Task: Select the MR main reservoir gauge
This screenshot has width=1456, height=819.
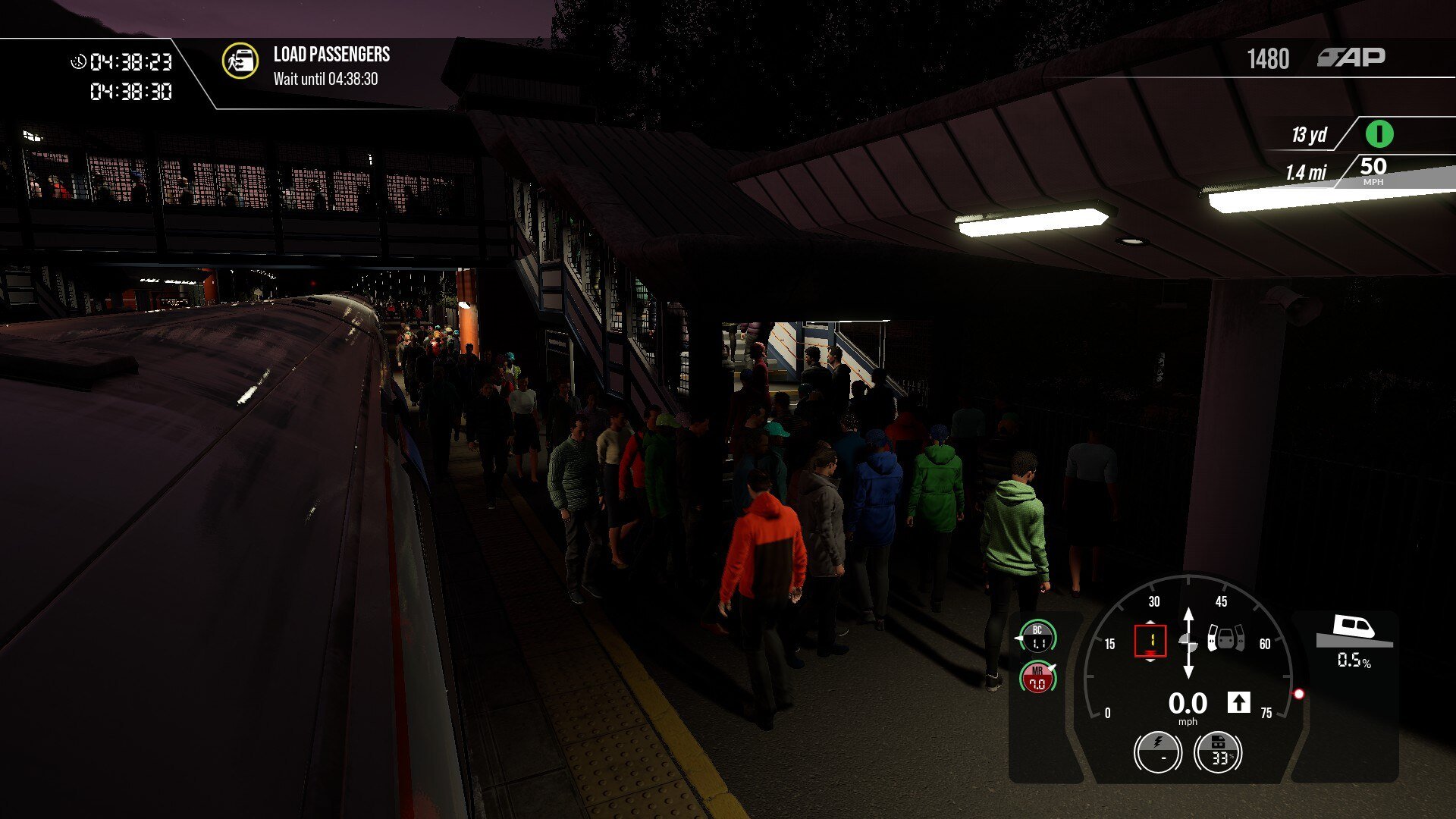Action: pos(1037,677)
